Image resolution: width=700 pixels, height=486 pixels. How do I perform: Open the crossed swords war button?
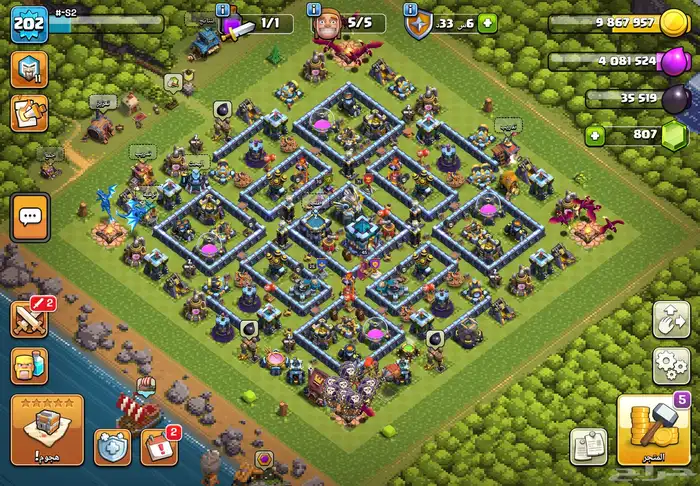[x=29, y=319]
